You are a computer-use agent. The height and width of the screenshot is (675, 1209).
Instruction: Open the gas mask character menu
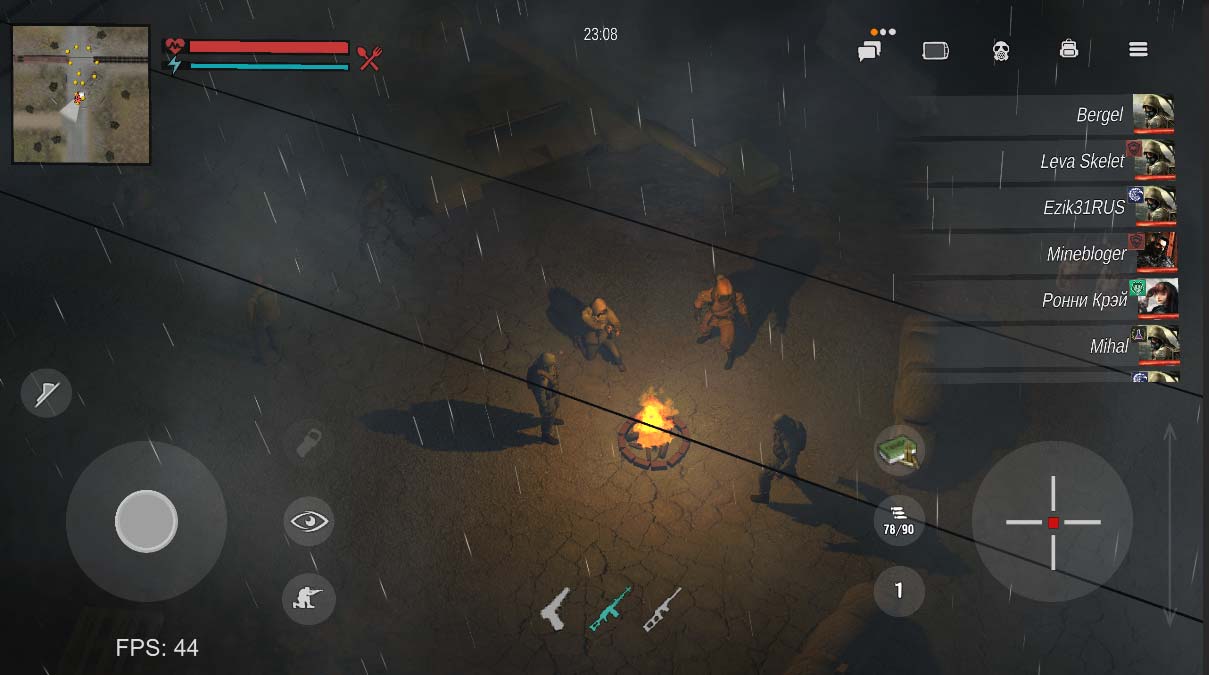[x=1001, y=50]
